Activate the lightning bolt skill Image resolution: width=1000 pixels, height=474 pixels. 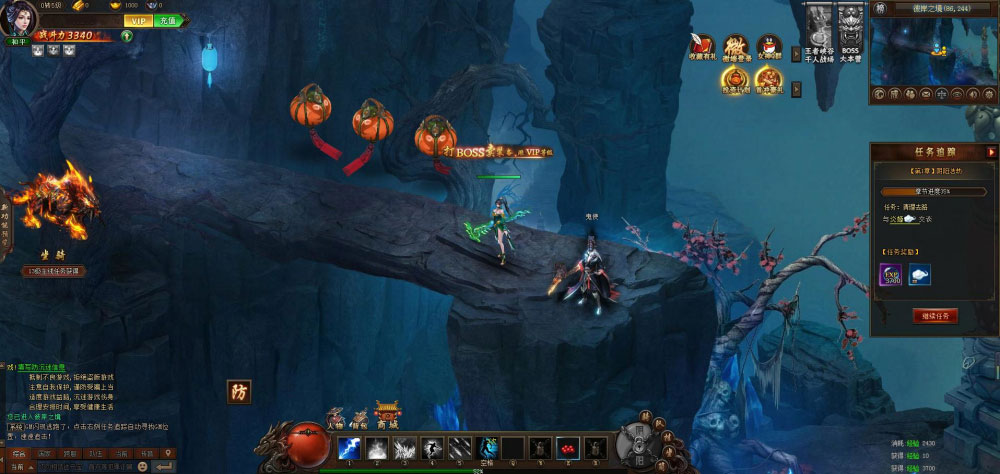pyautogui.click(x=349, y=449)
